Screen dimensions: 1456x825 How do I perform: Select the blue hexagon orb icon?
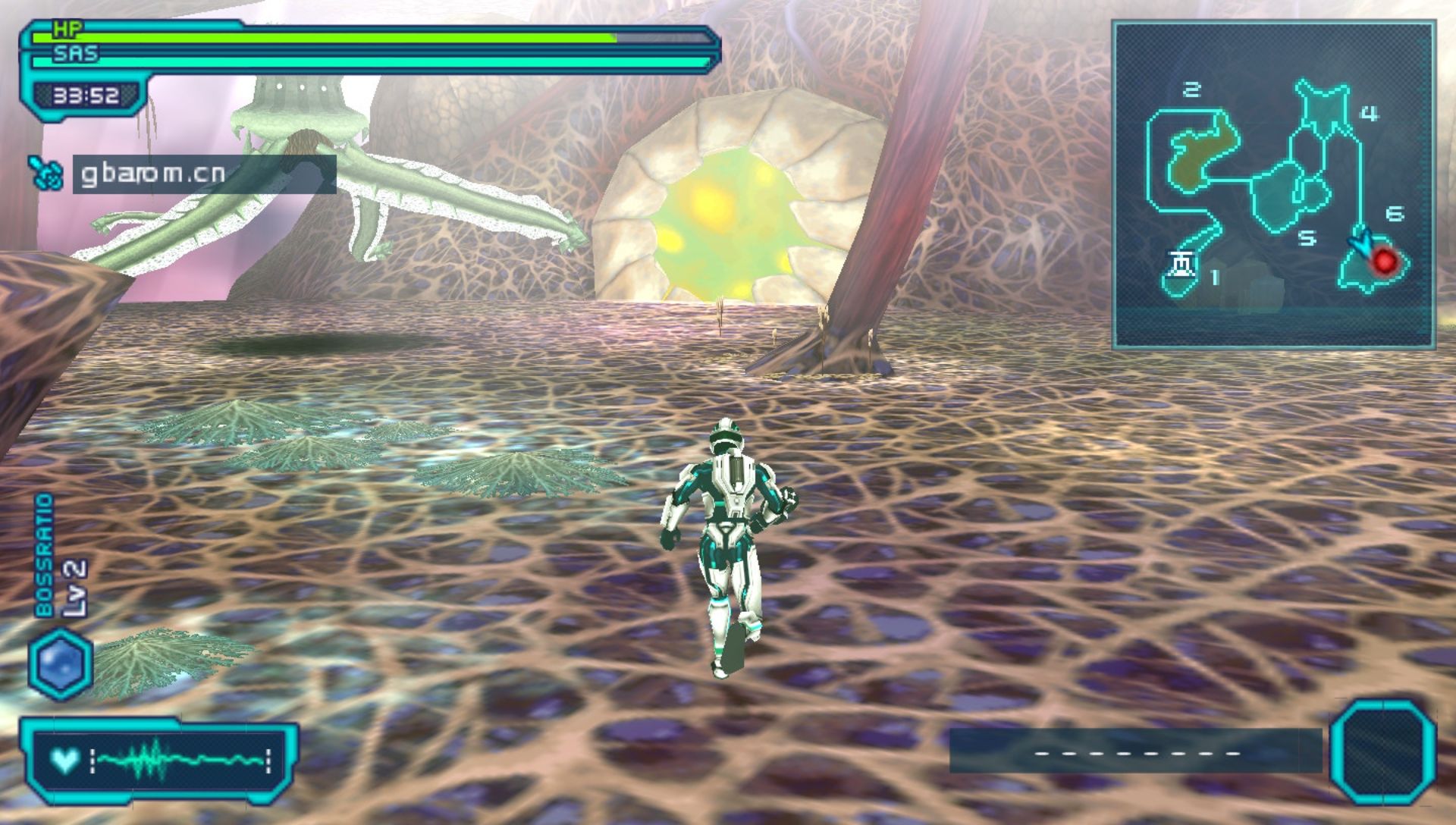tap(61, 663)
